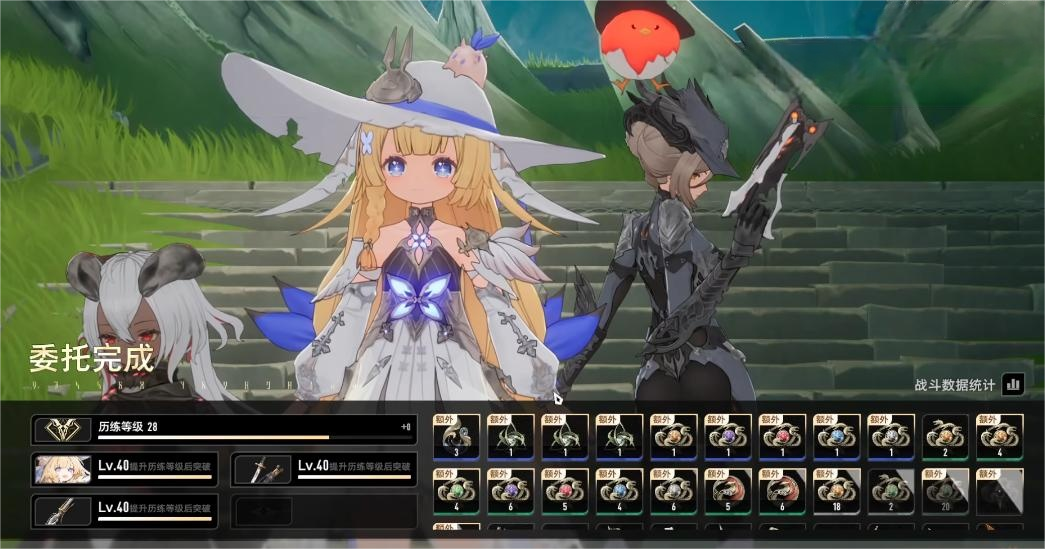1045x549 pixels.
Task: Select the swirl reward item with count 3
Action: pos(456,438)
